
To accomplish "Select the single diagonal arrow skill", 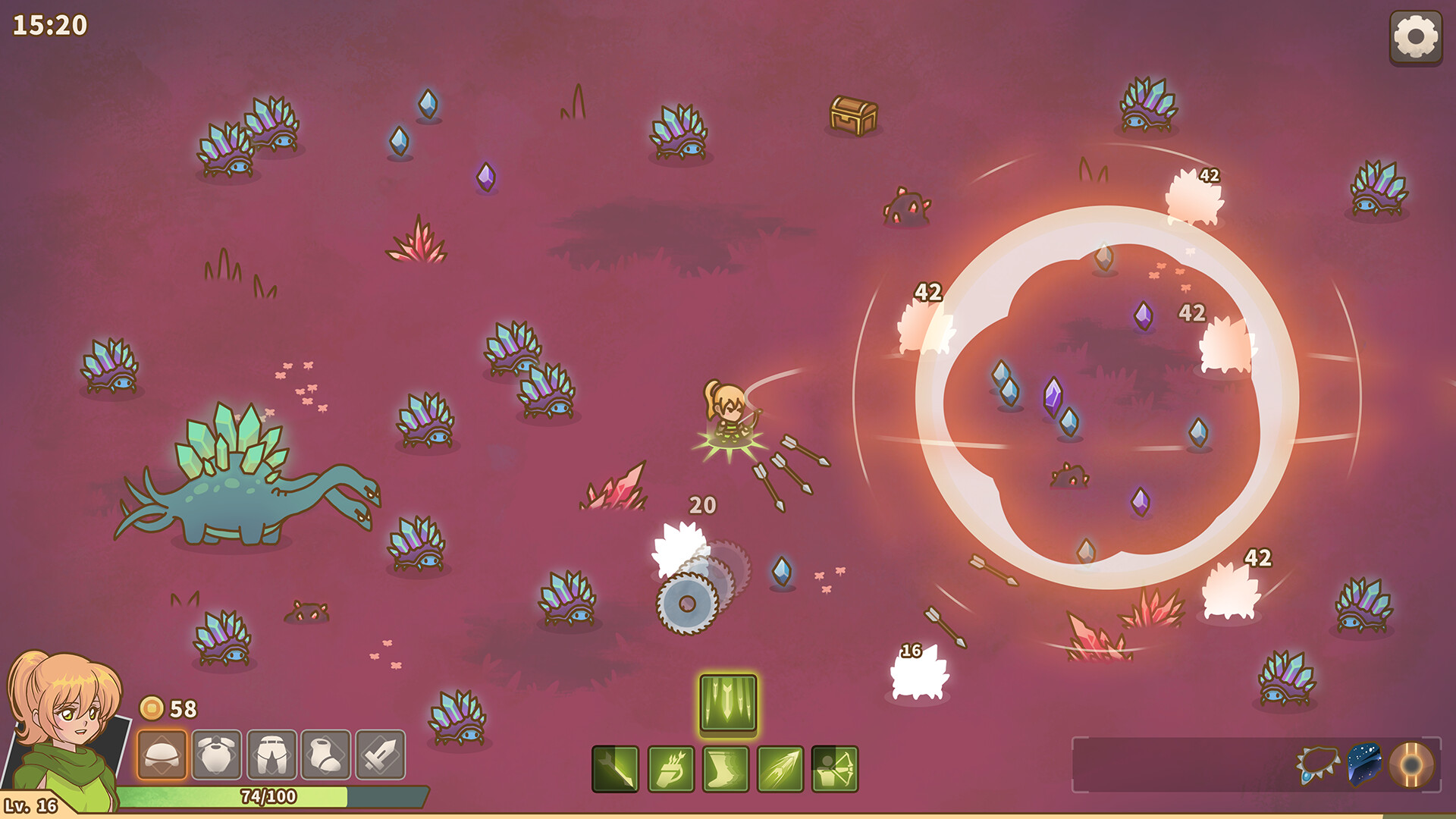I will (615, 769).
